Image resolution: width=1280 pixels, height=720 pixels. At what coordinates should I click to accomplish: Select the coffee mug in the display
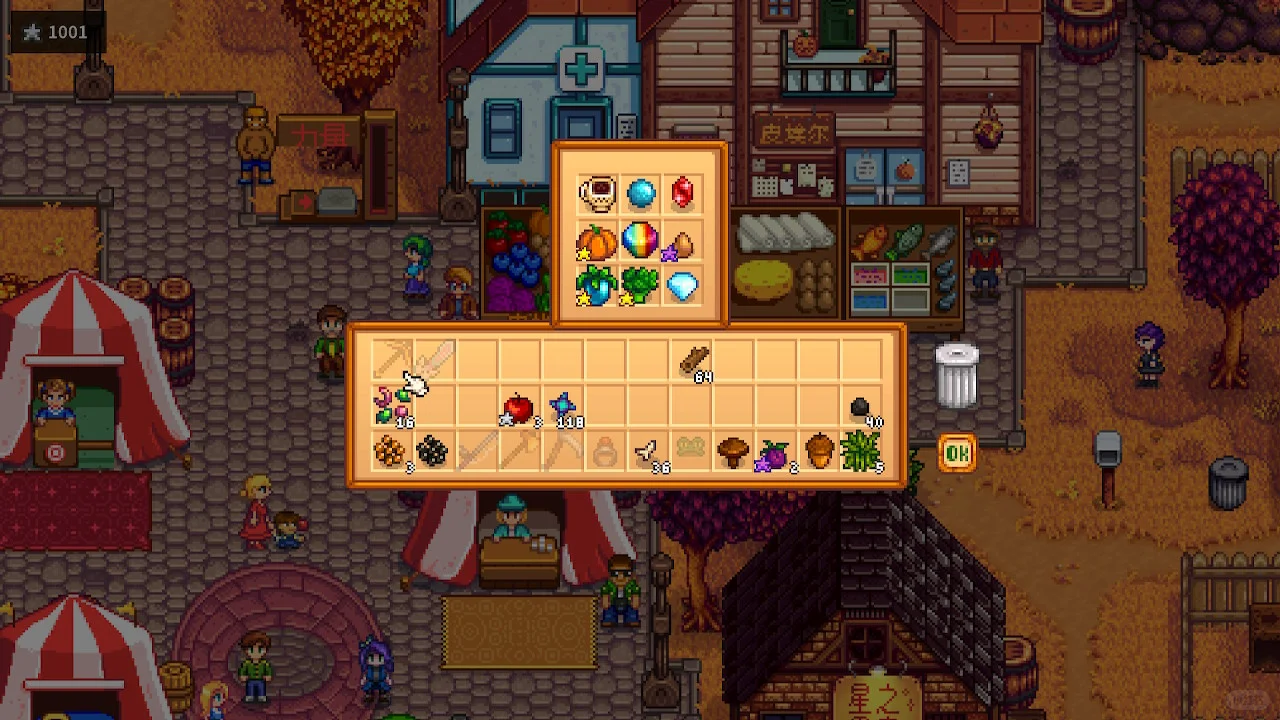click(x=596, y=193)
